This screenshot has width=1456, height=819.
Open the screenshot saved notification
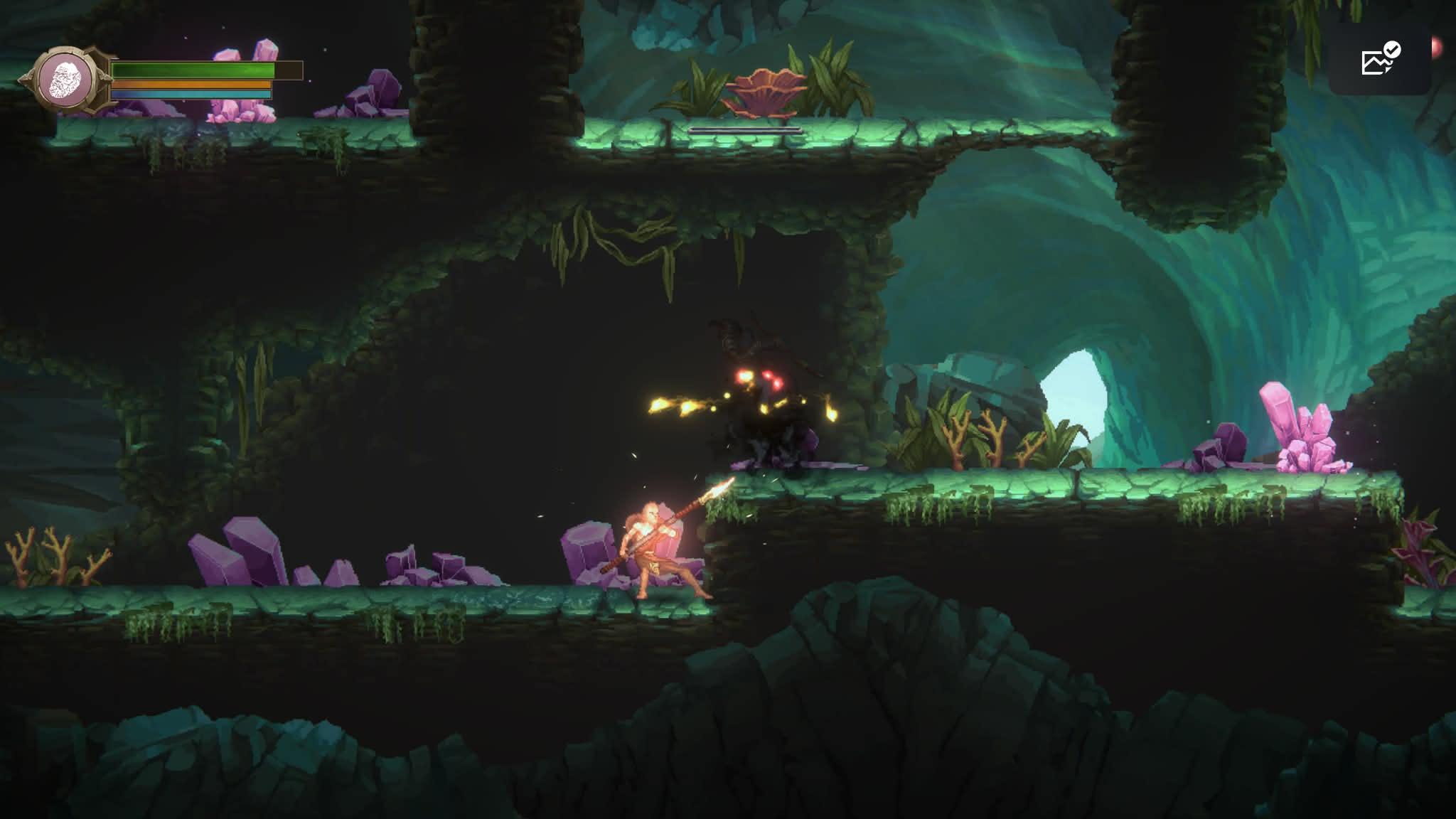click(1379, 60)
